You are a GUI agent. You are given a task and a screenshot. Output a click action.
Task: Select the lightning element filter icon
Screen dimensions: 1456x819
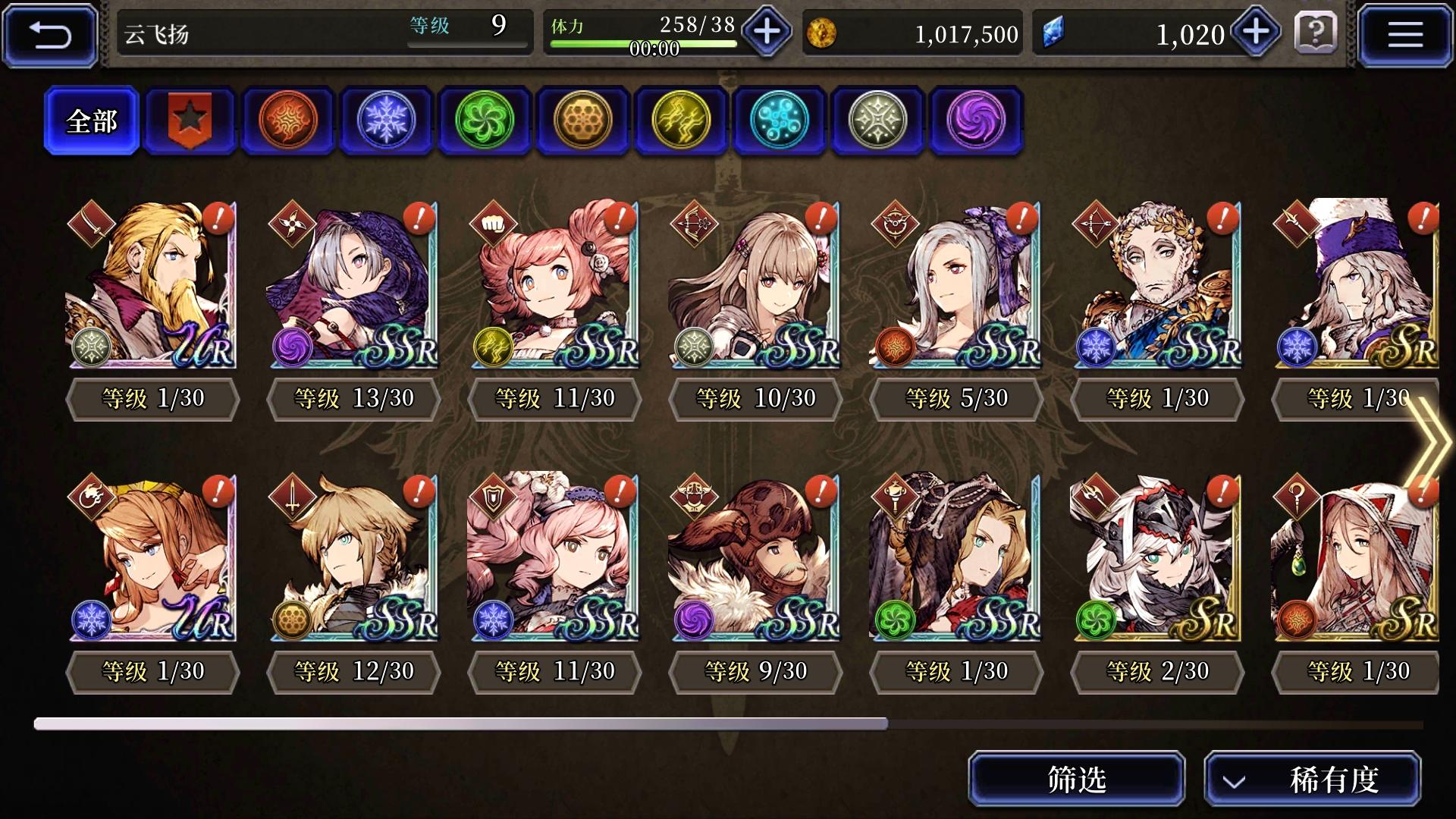[x=680, y=121]
